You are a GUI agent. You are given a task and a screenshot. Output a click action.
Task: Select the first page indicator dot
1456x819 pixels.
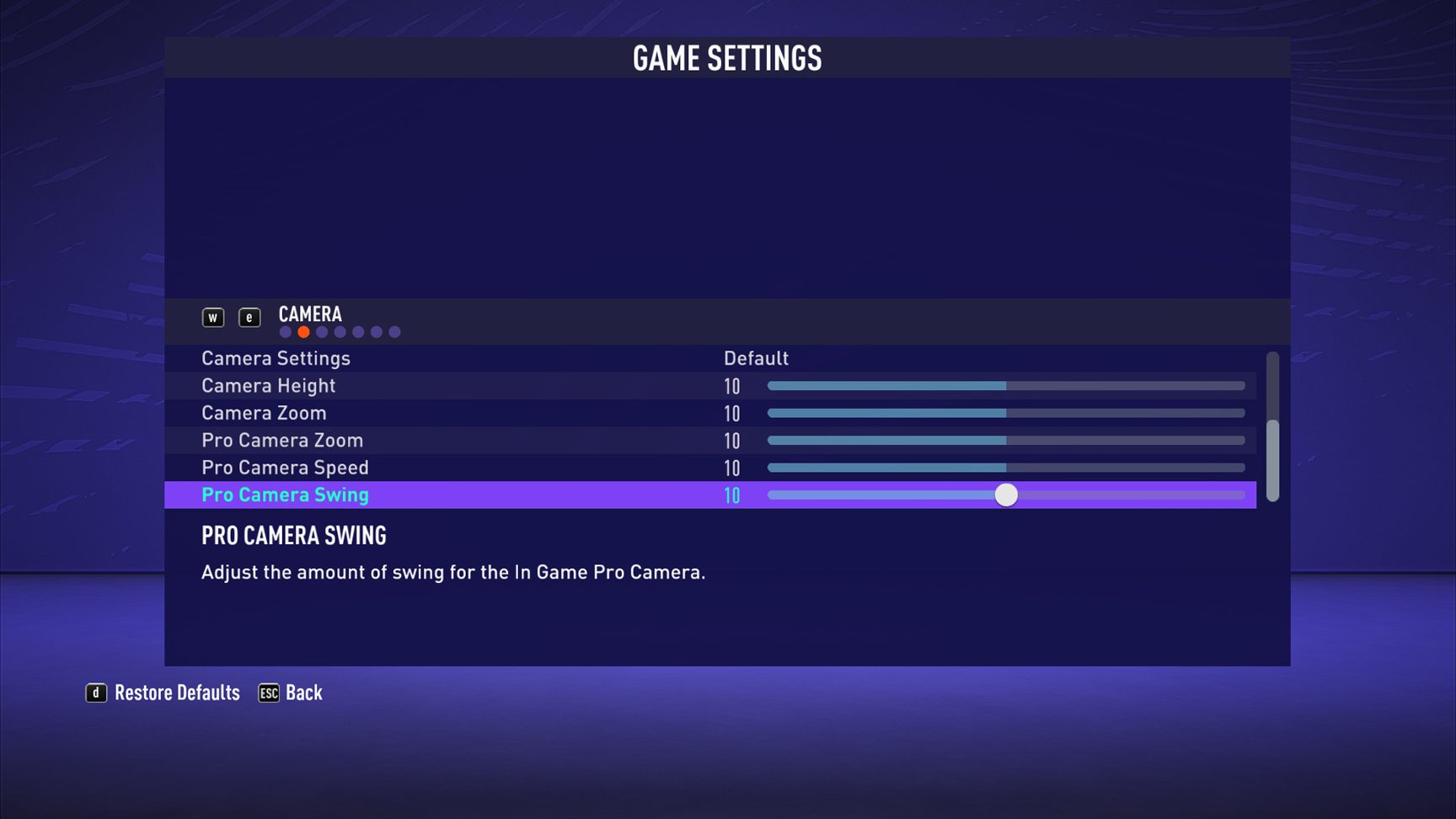tap(285, 332)
